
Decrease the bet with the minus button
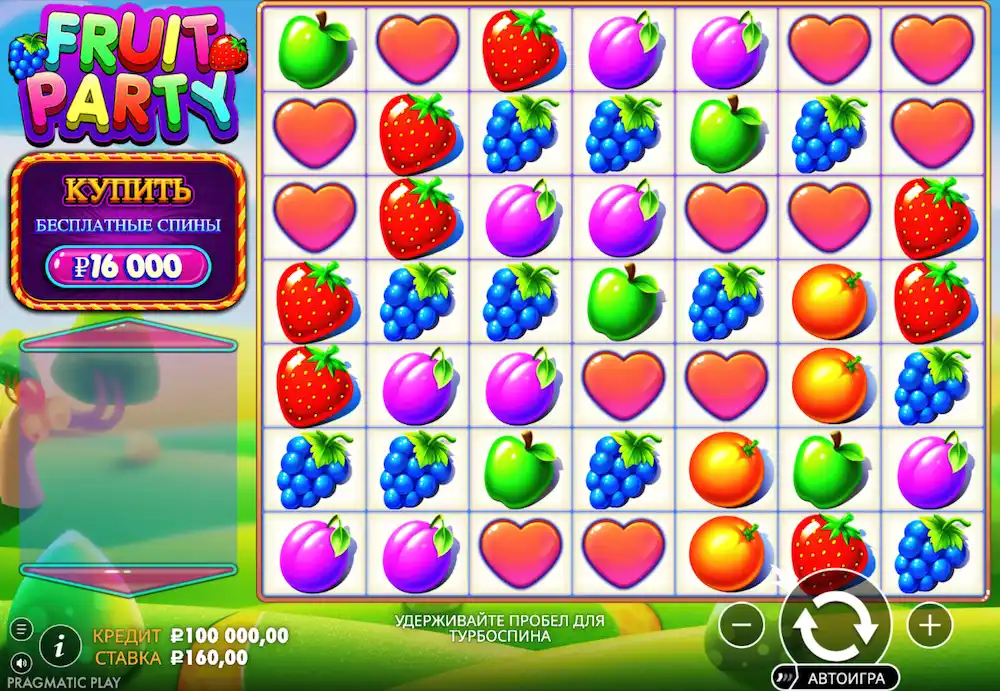742,626
